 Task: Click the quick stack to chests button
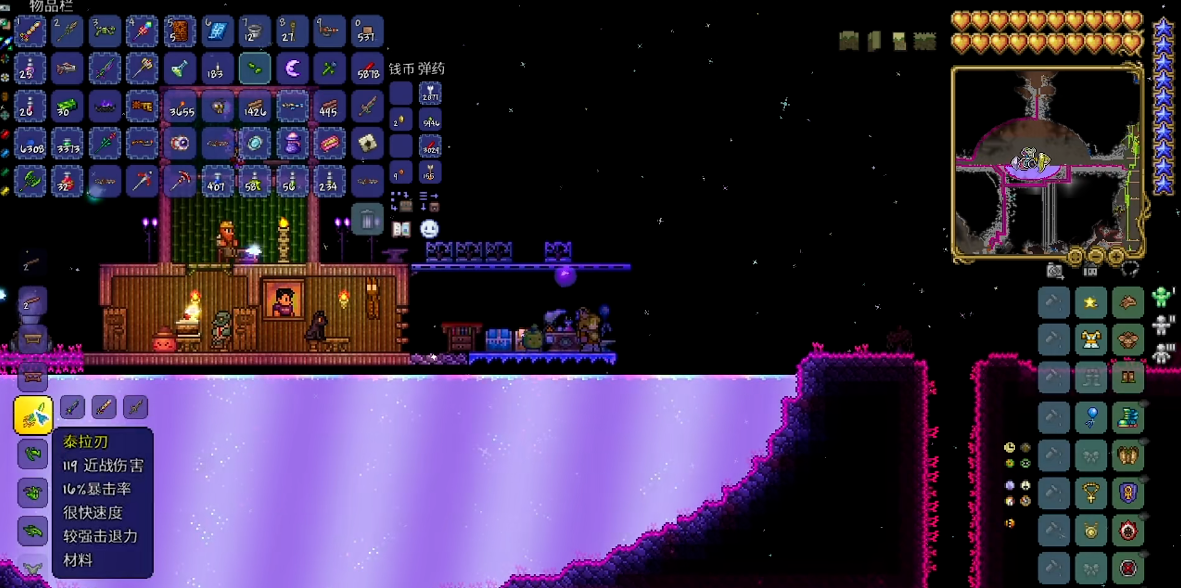click(x=401, y=201)
